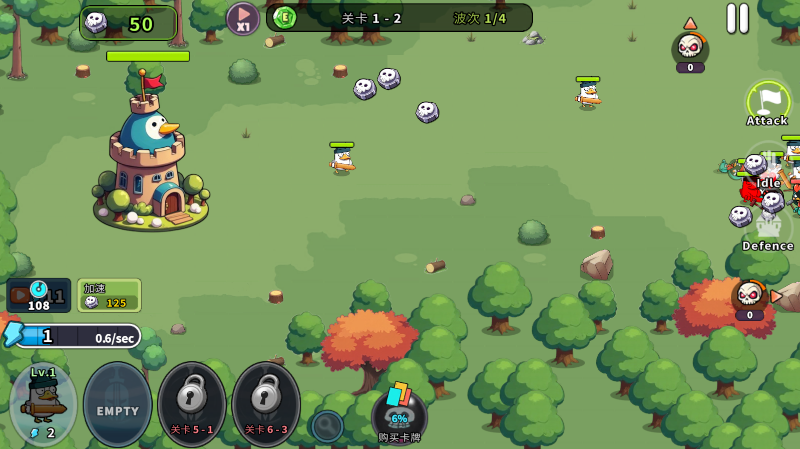Tap the locked slot labeled 关卡 6-3
Screen dimensions: 800x449
(x=266, y=403)
